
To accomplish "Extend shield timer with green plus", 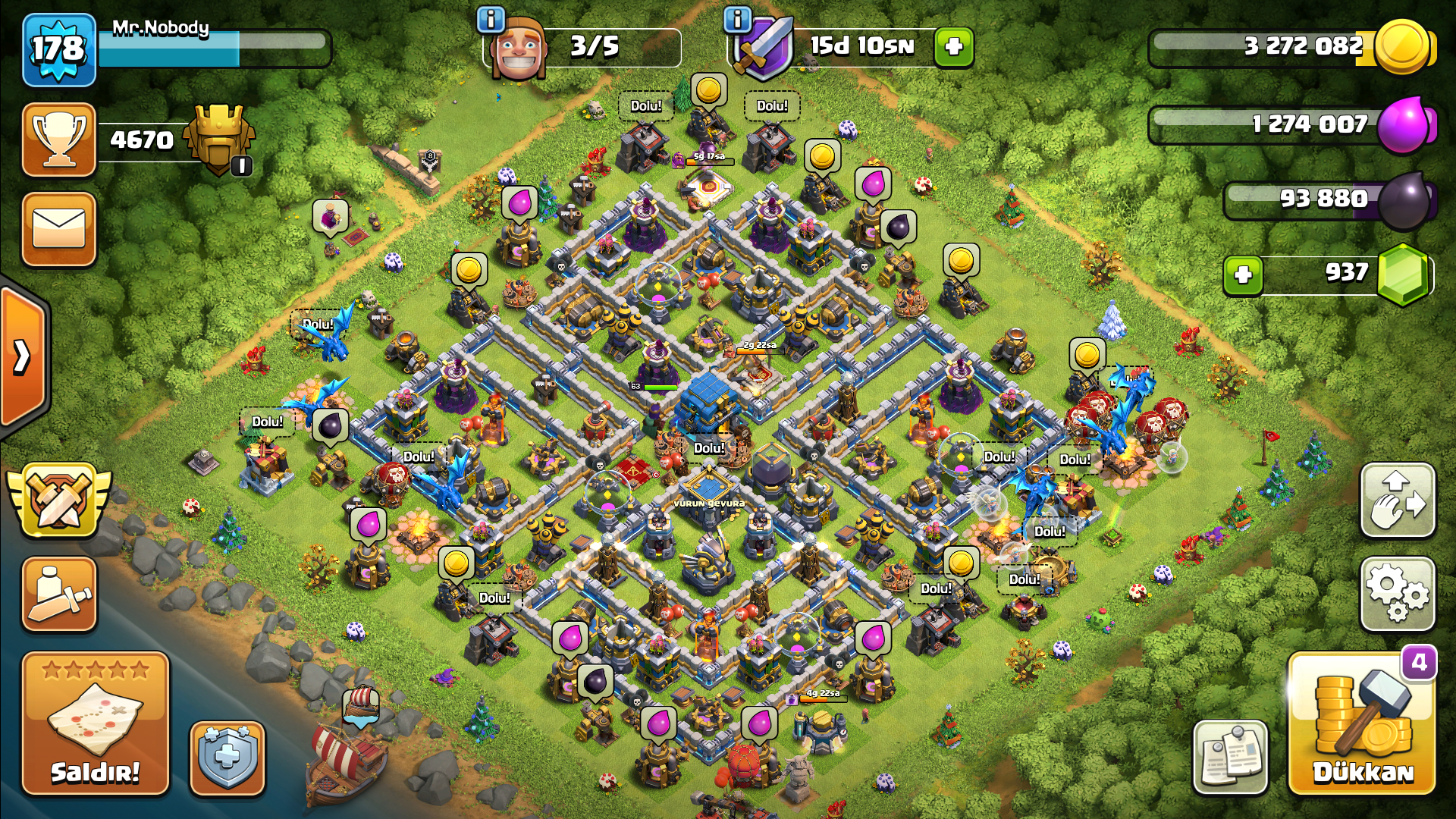I will click(953, 47).
